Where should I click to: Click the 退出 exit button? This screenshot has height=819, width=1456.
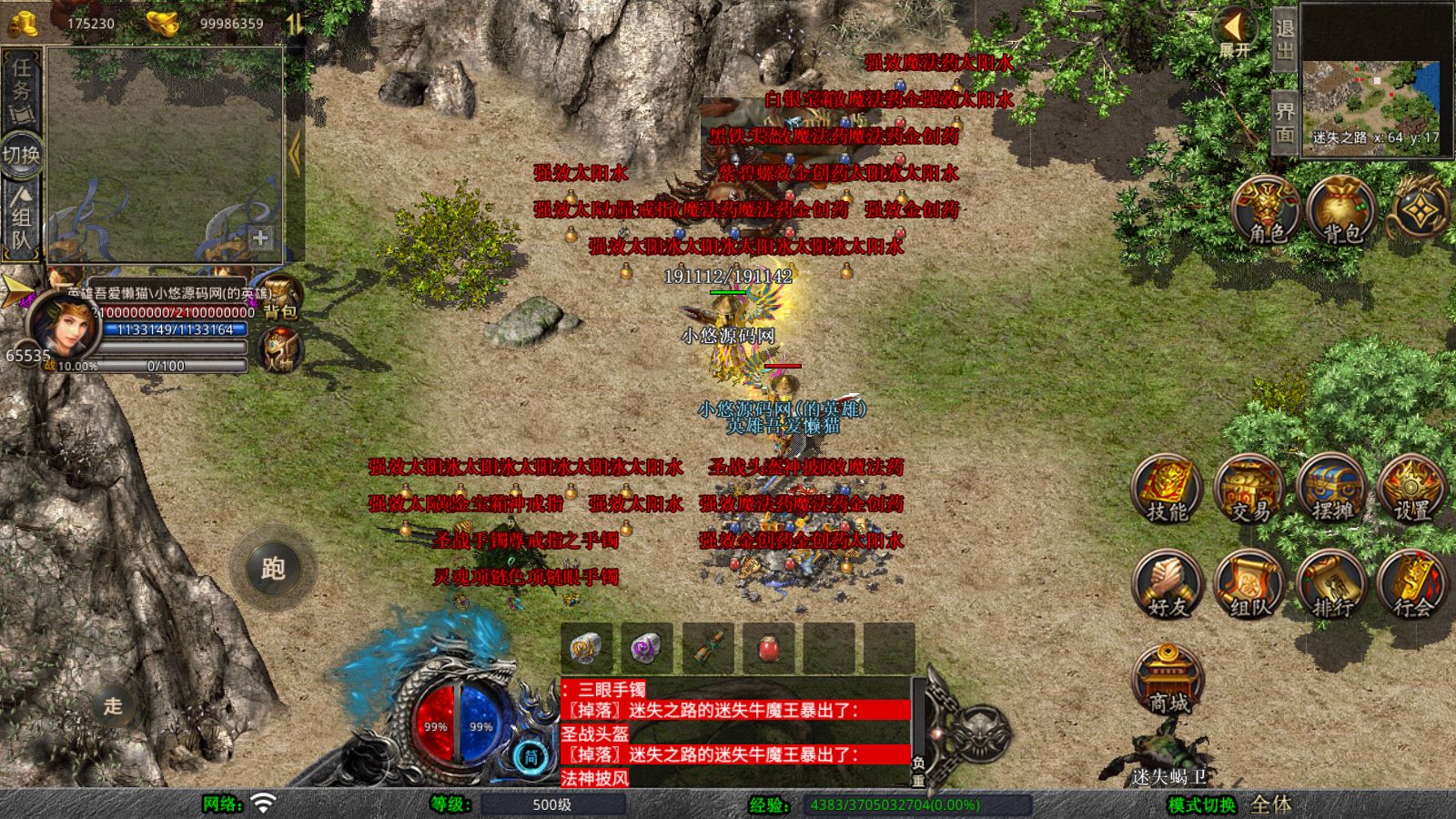point(1284,38)
